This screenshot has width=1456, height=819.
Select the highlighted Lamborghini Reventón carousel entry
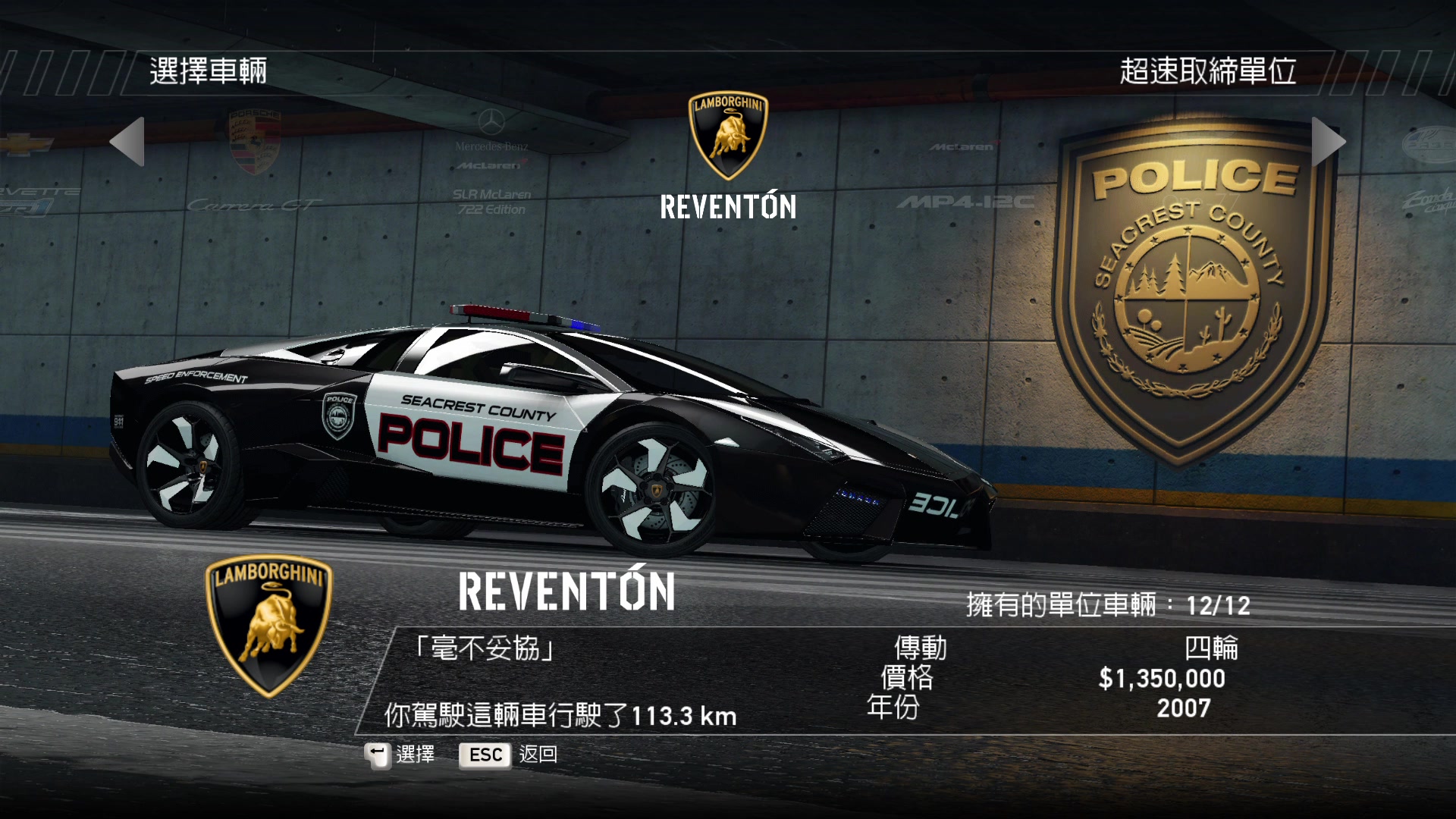point(728,158)
